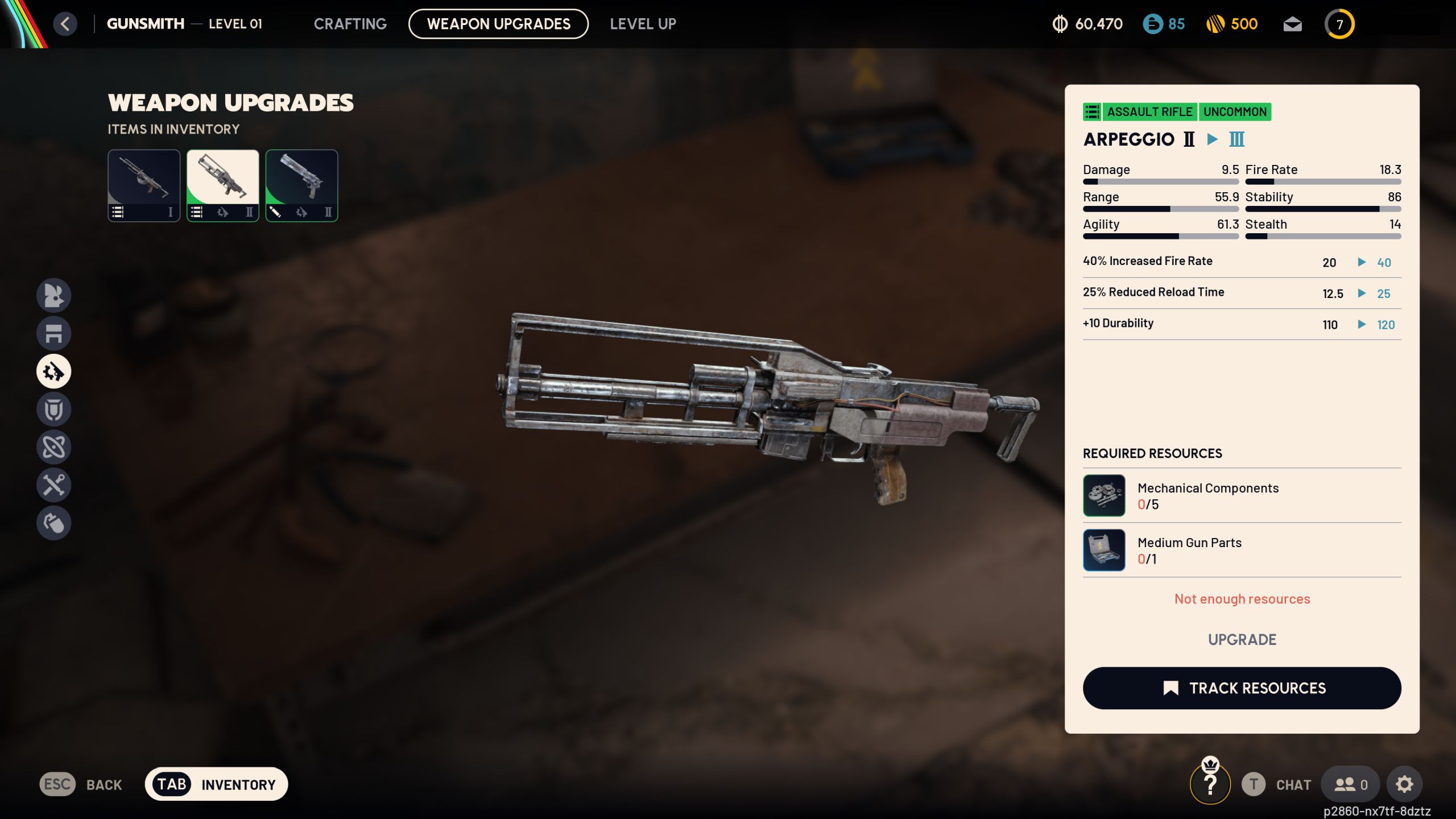
Task: Select the highlighted Arpeggio II rifle slot
Action: tap(223, 185)
